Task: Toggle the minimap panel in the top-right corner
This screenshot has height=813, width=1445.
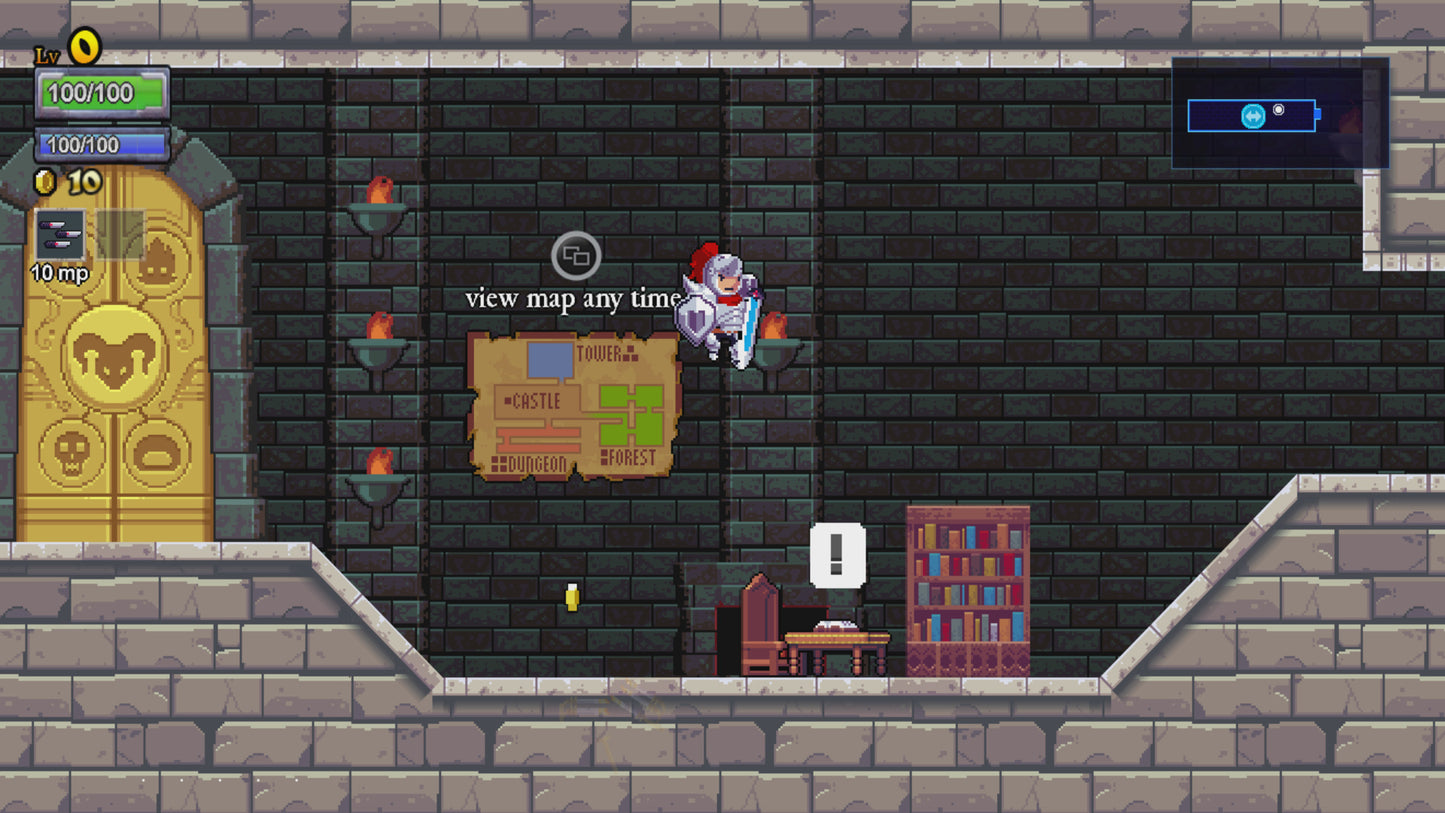Action: pyautogui.click(x=1281, y=113)
